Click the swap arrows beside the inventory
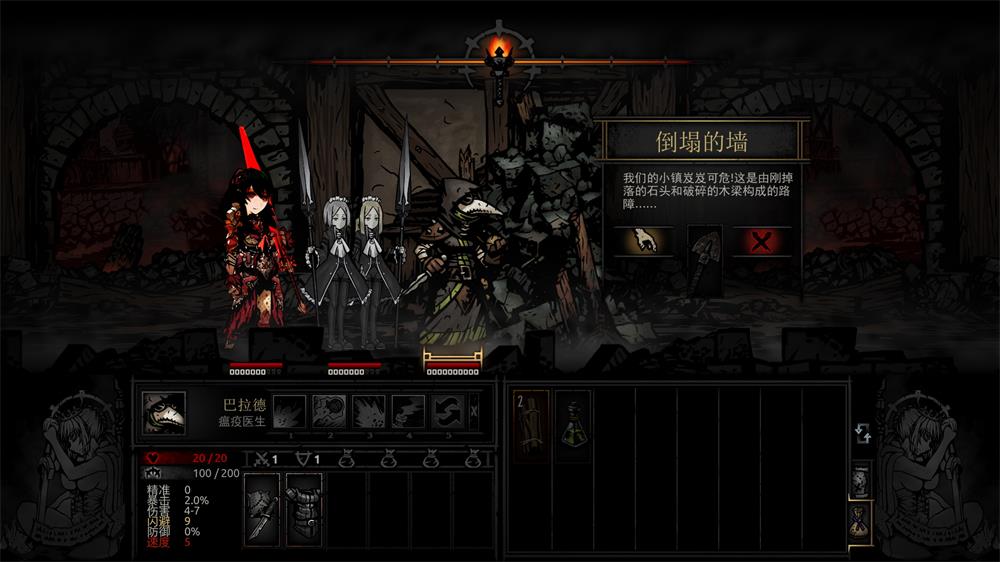Viewport: 1000px width, 562px height. pyautogui.click(x=862, y=434)
